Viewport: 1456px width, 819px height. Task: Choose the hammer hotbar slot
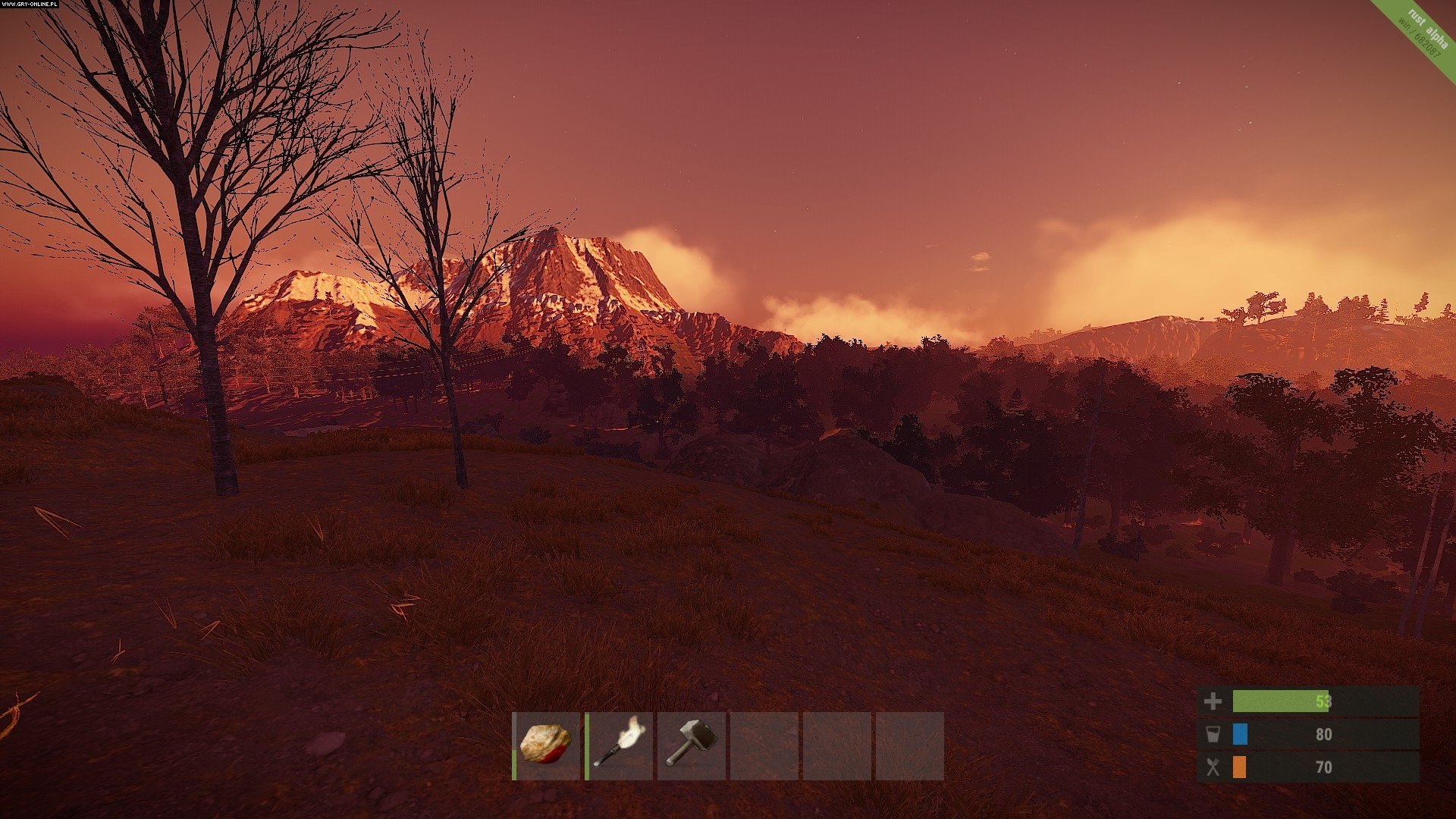click(691, 745)
